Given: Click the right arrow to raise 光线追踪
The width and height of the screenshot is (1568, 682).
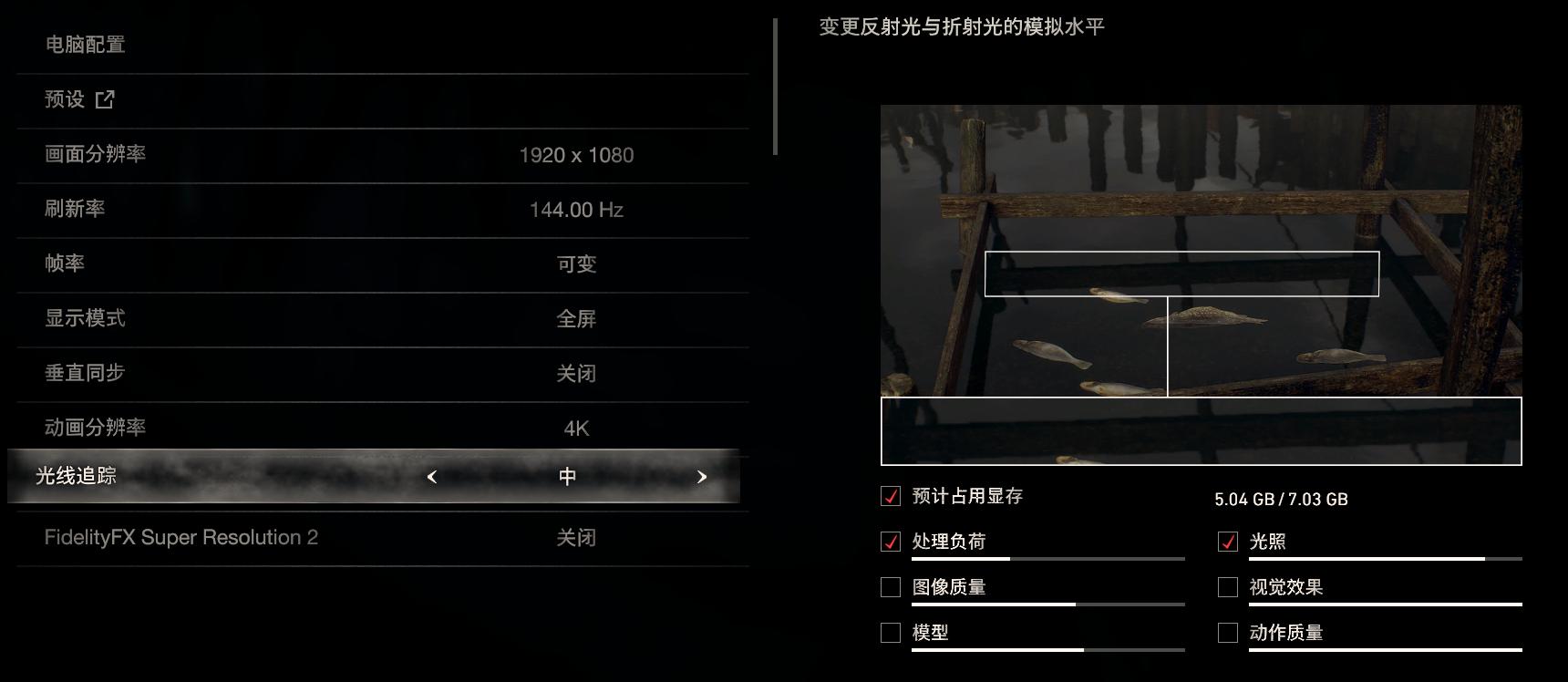Looking at the screenshot, I should click(701, 476).
